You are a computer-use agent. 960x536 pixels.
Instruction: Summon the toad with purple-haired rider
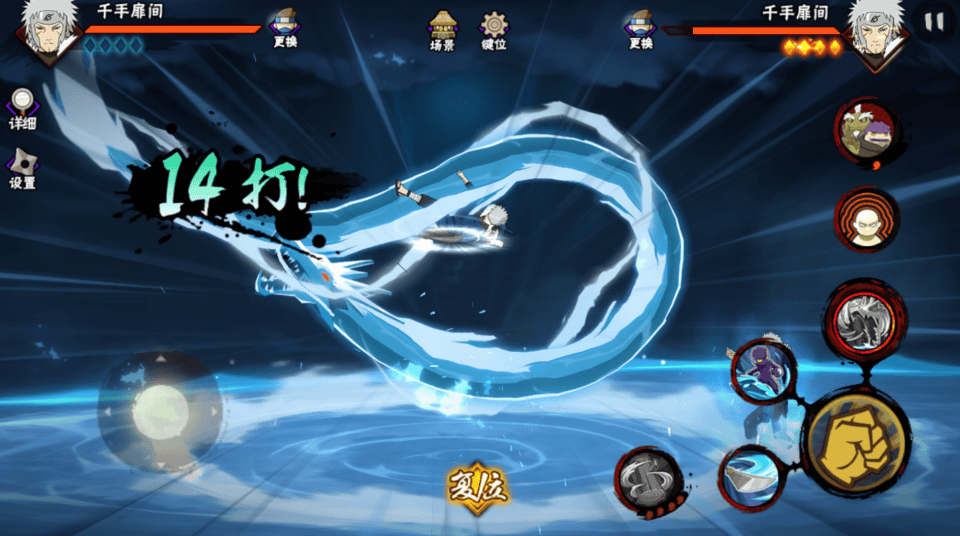point(865,133)
